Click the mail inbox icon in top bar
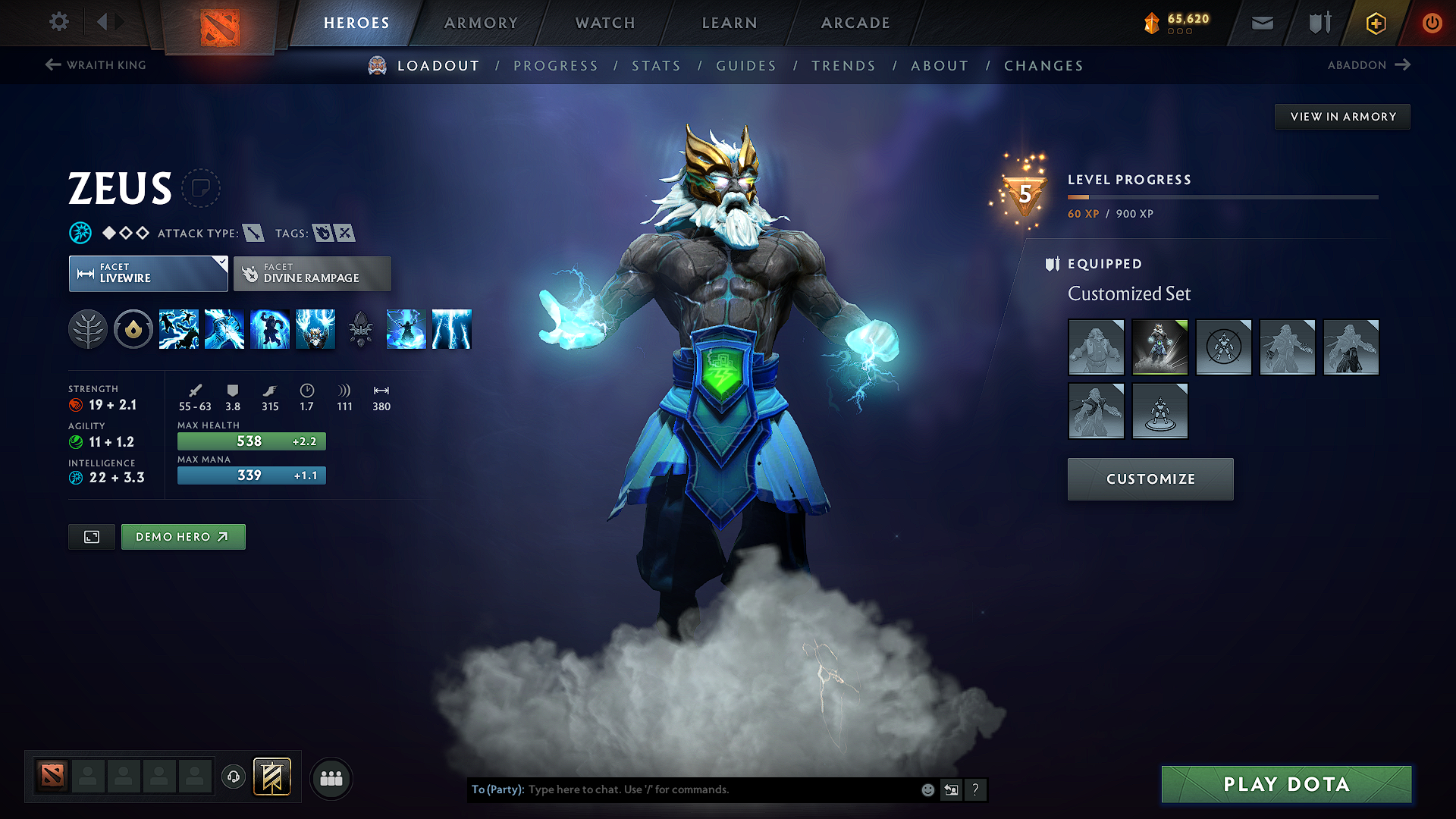This screenshot has height=819, width=1456. point(1261,23)
